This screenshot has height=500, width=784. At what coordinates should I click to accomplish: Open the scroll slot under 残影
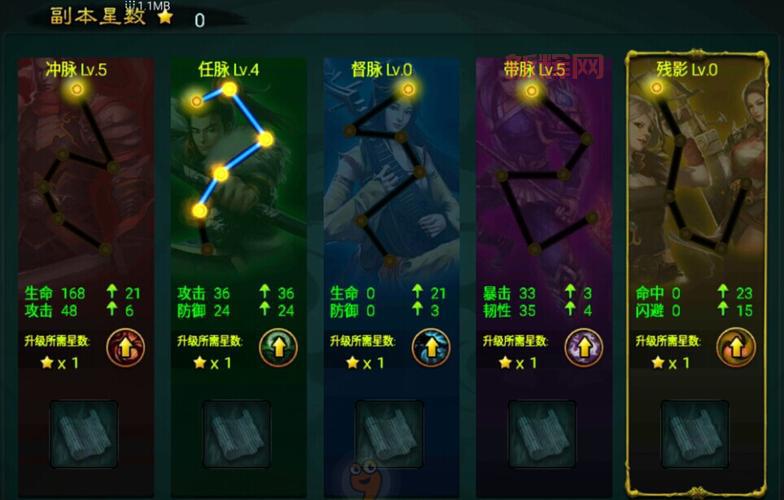(695, 434)
